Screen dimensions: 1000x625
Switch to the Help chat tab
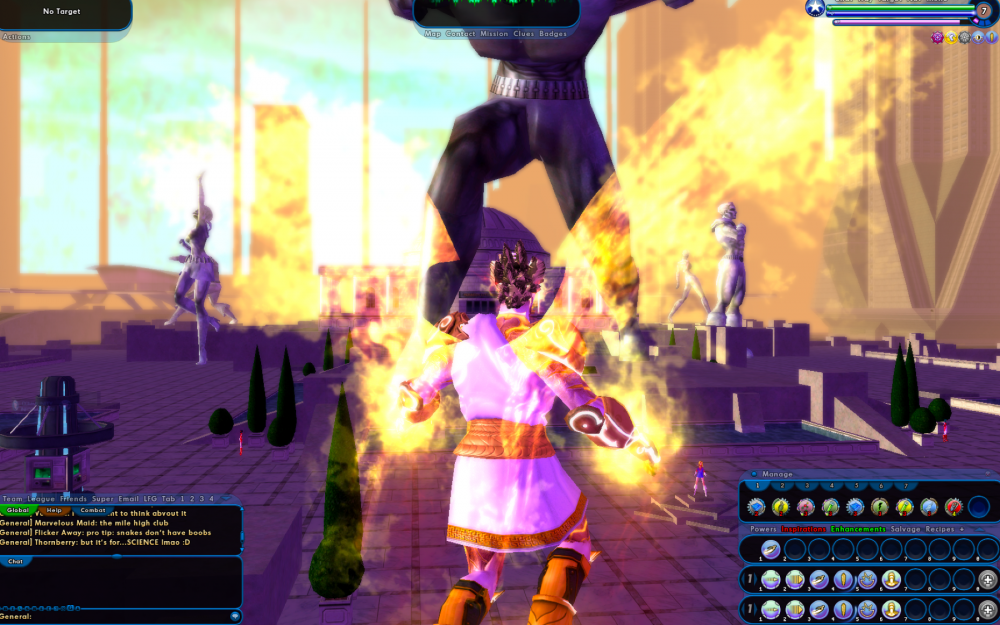coord(54,510)
